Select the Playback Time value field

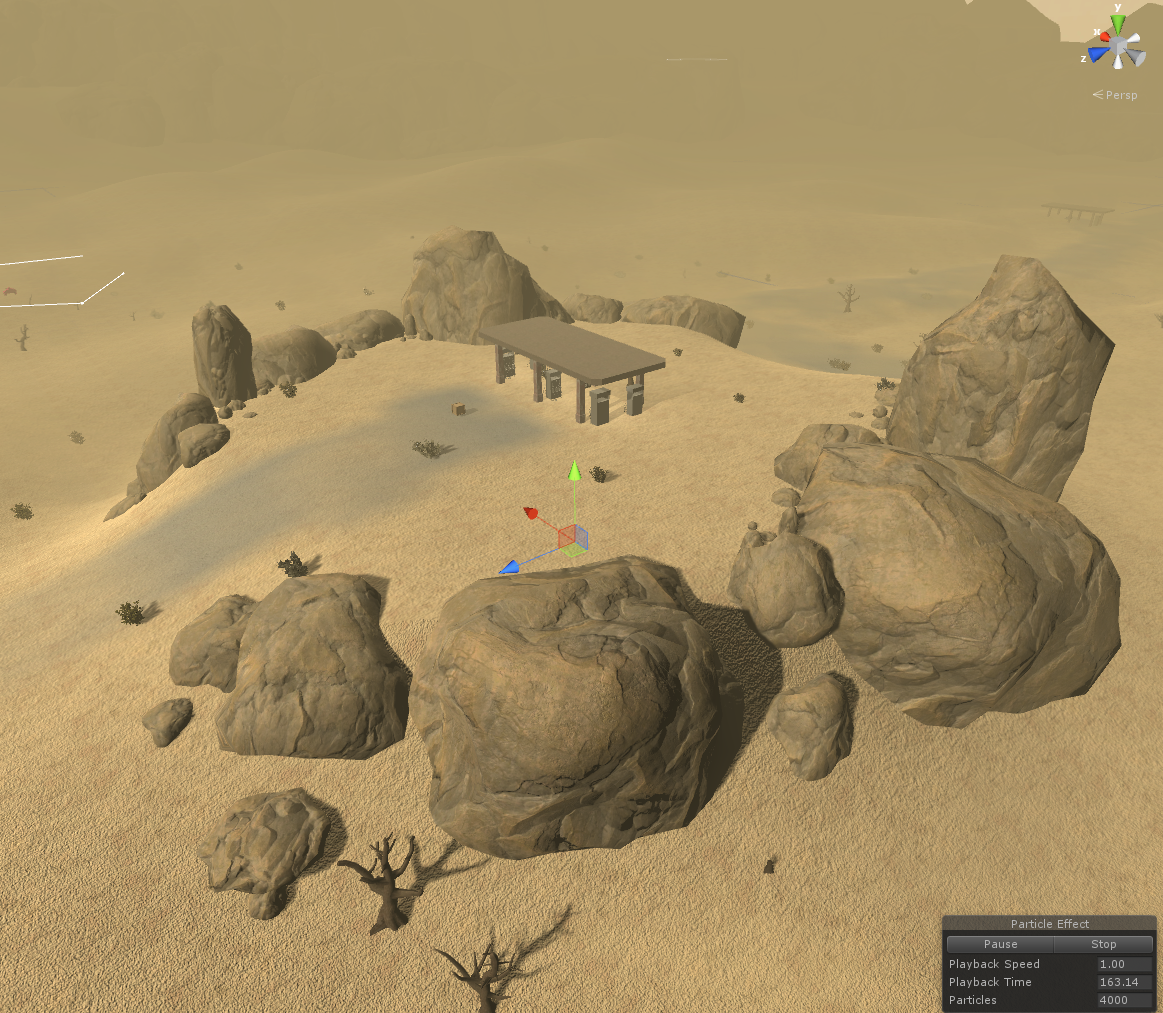tap(1124, 982)
